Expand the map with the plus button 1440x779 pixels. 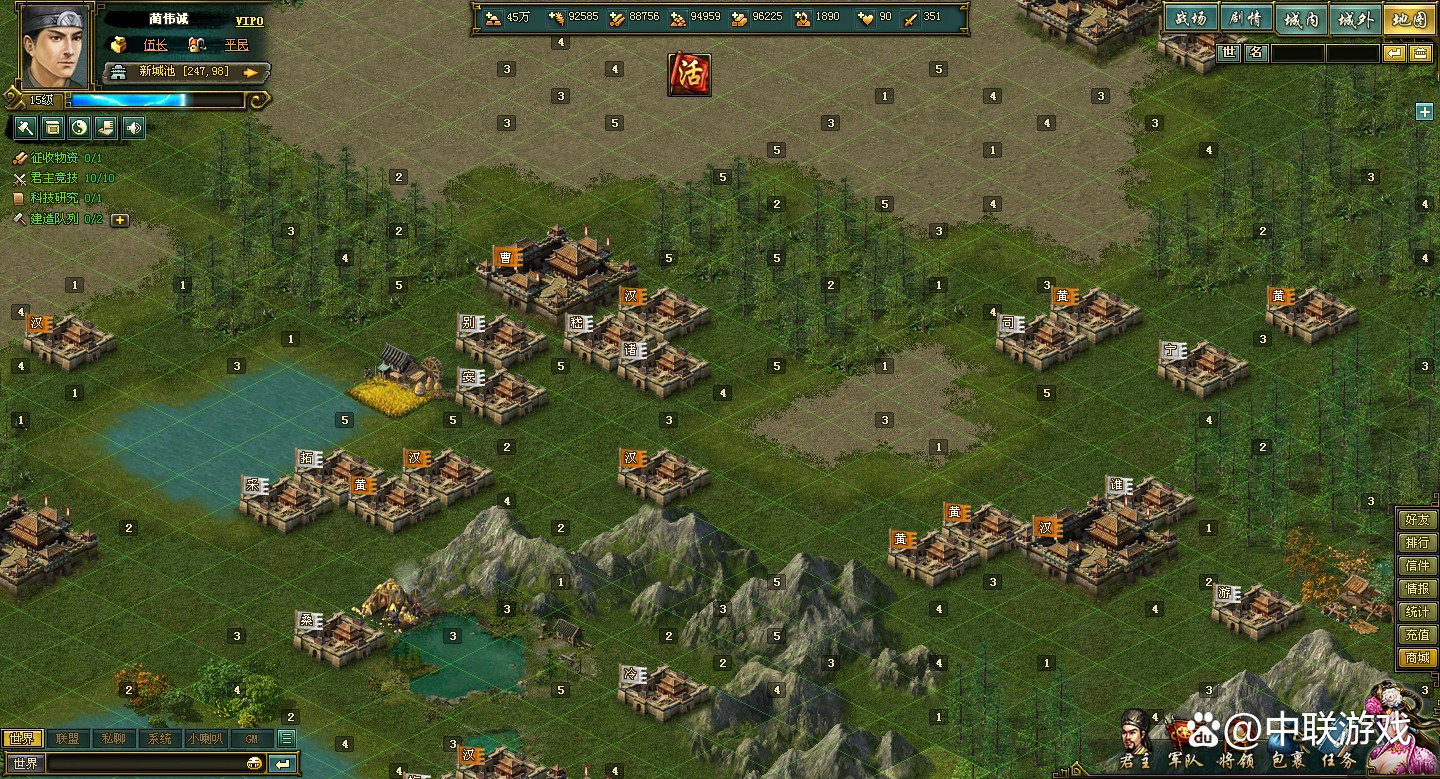[x=1424, y=112]
